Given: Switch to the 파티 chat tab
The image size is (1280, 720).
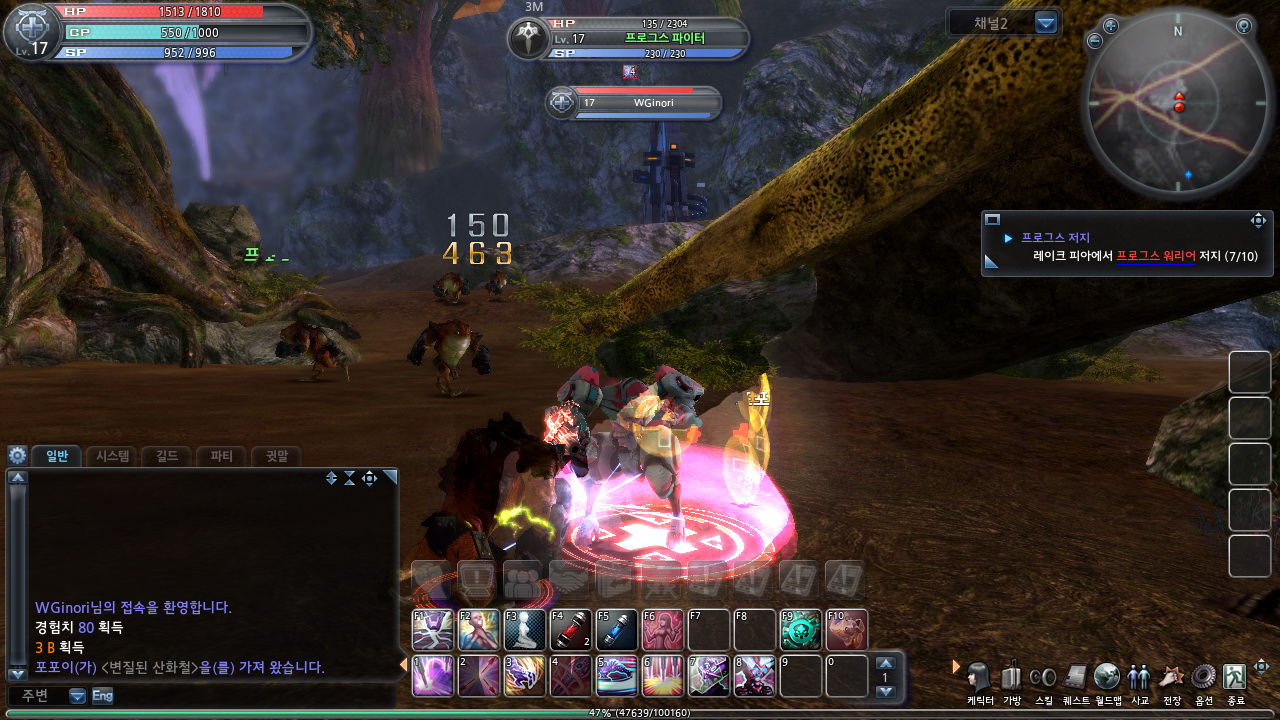Looking at the screenshot, I should coord(221,456).
